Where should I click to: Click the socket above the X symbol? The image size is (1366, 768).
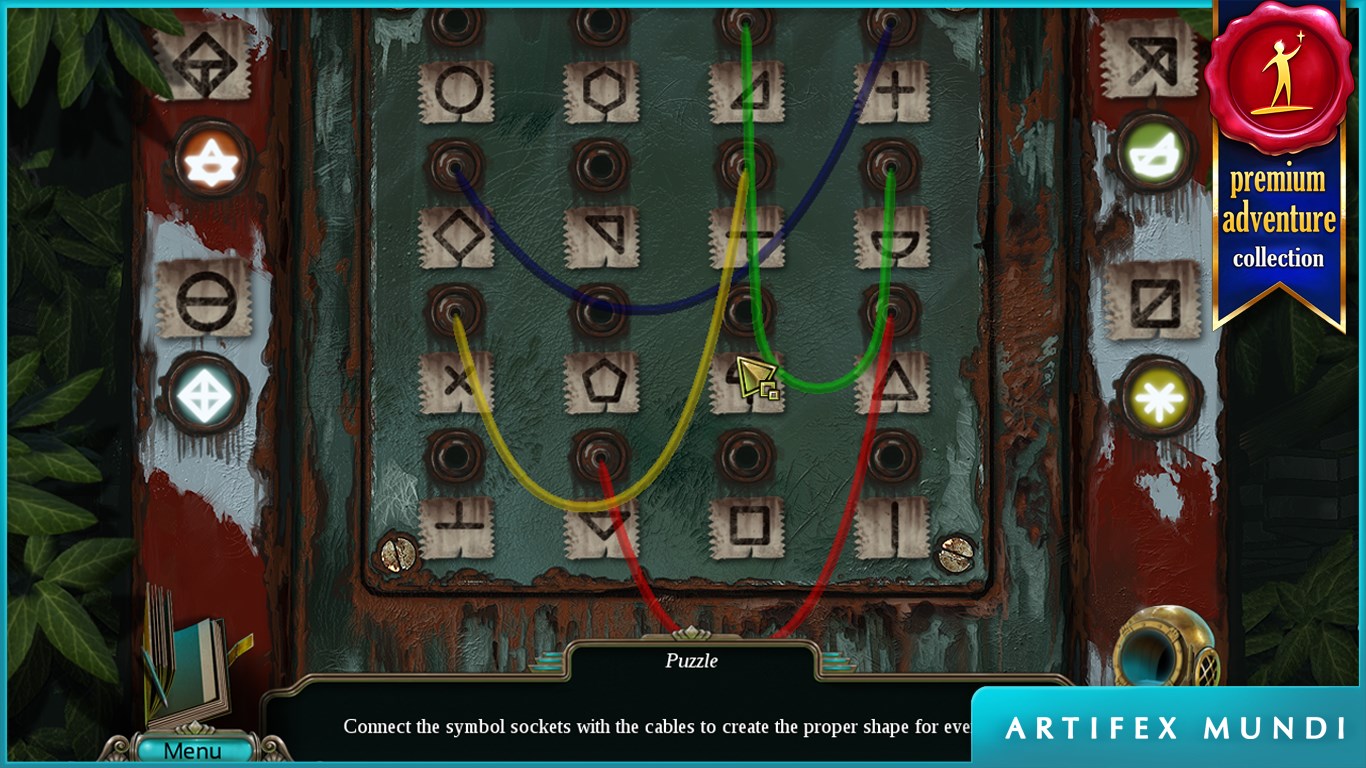coord(455,308)
